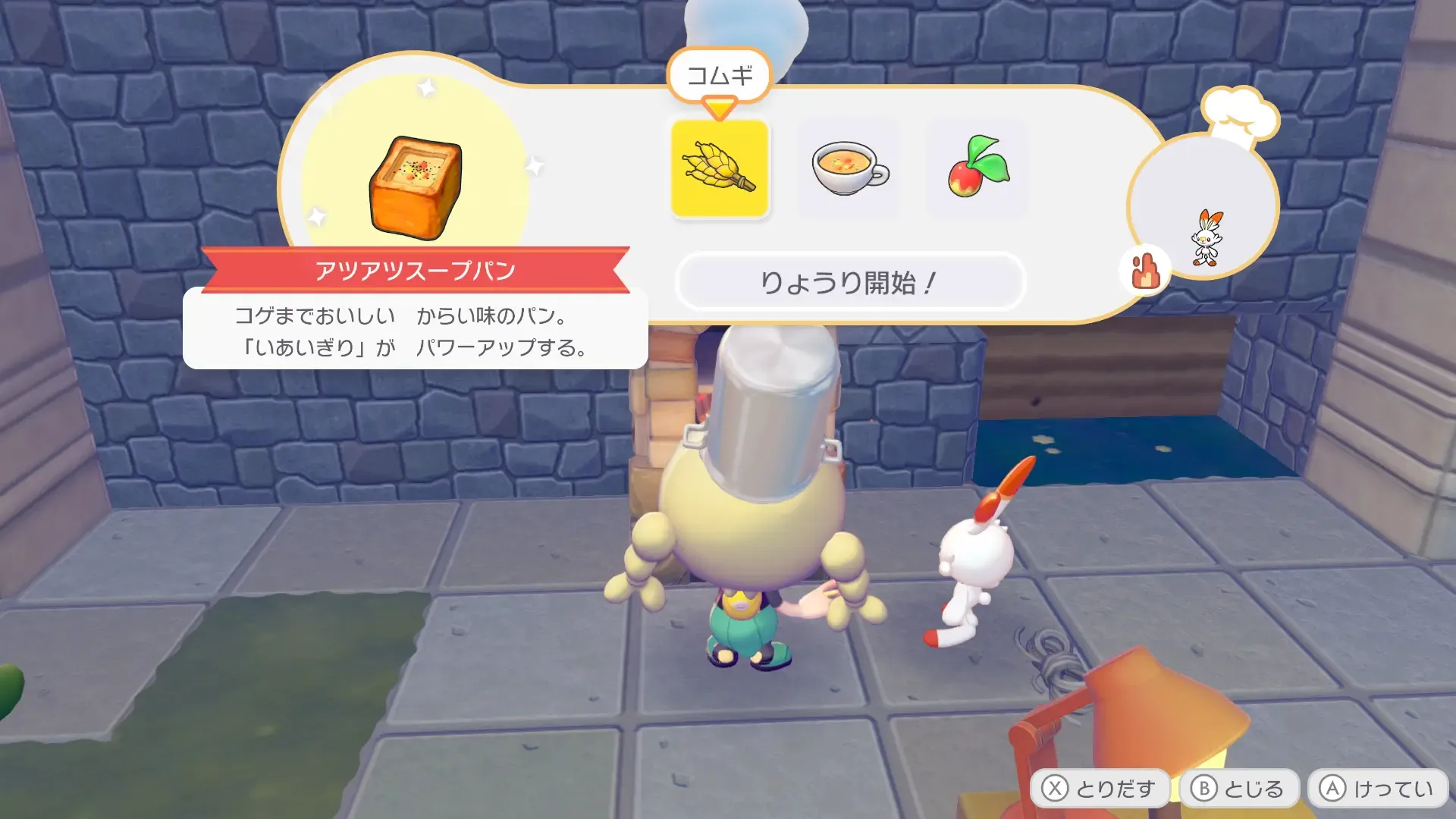Image resolution: width=1456 pixels, height=819 pixels.
Task: Pick the red berry ingredient icon
Action: click(x=977, y=169)
